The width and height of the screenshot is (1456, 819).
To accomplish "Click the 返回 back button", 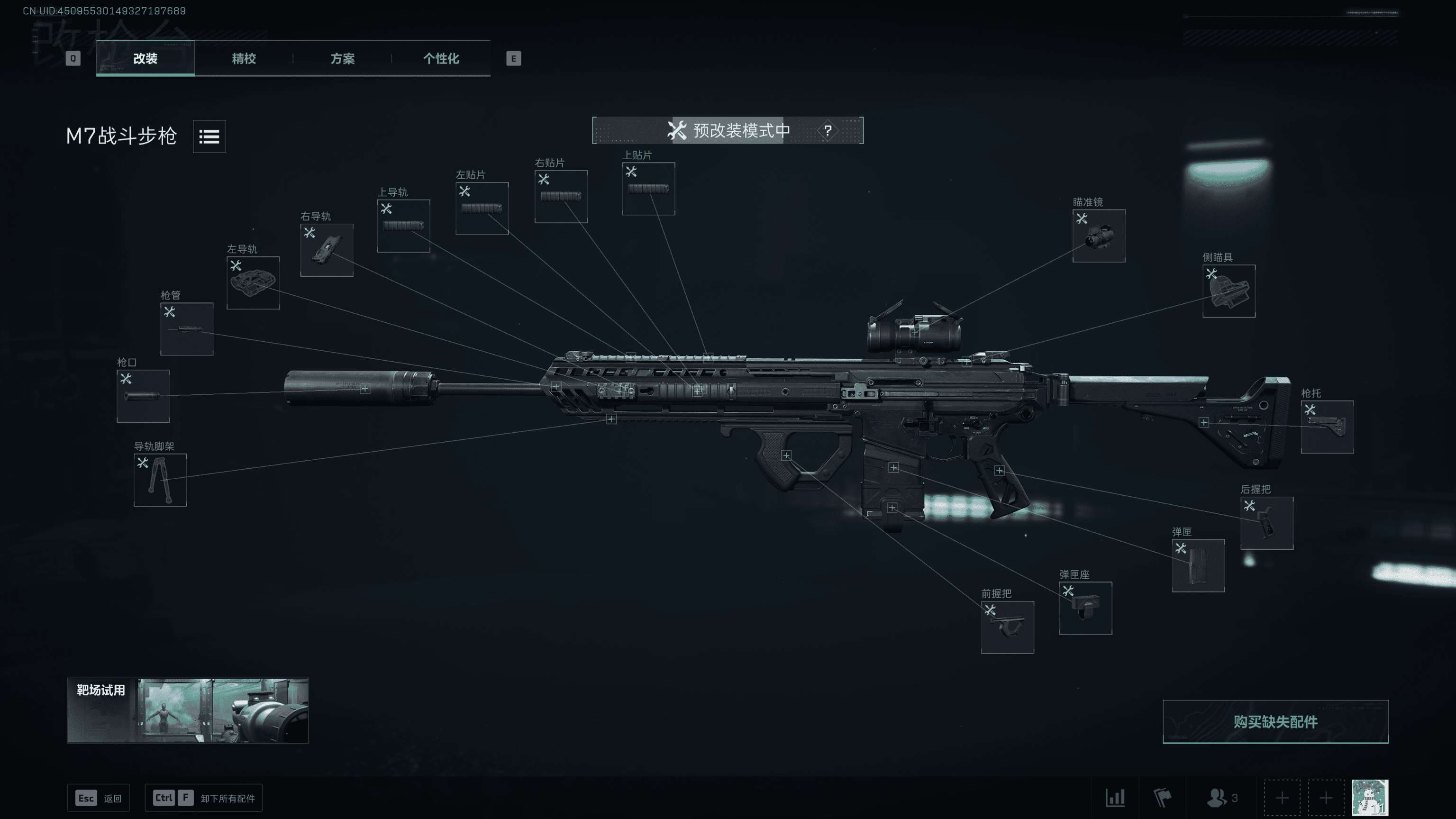I will [x=99, y=798].
